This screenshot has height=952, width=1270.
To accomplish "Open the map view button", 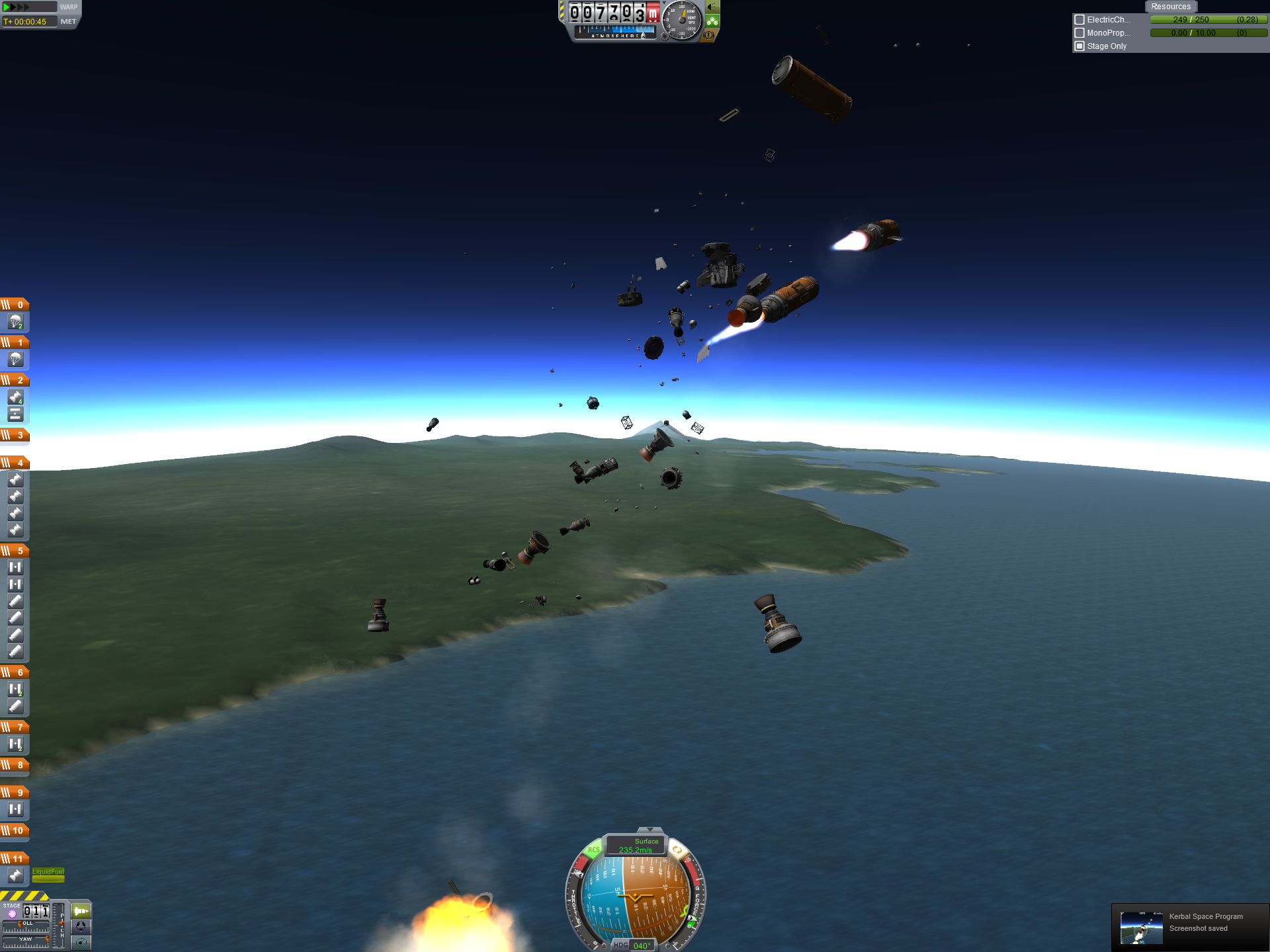I will point(81,941).
